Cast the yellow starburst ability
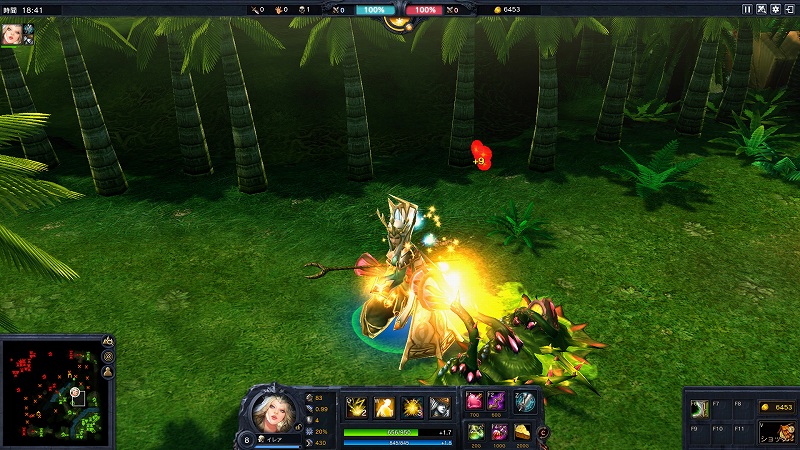Screen dimensions: 800x450 (x=412, y=407)
